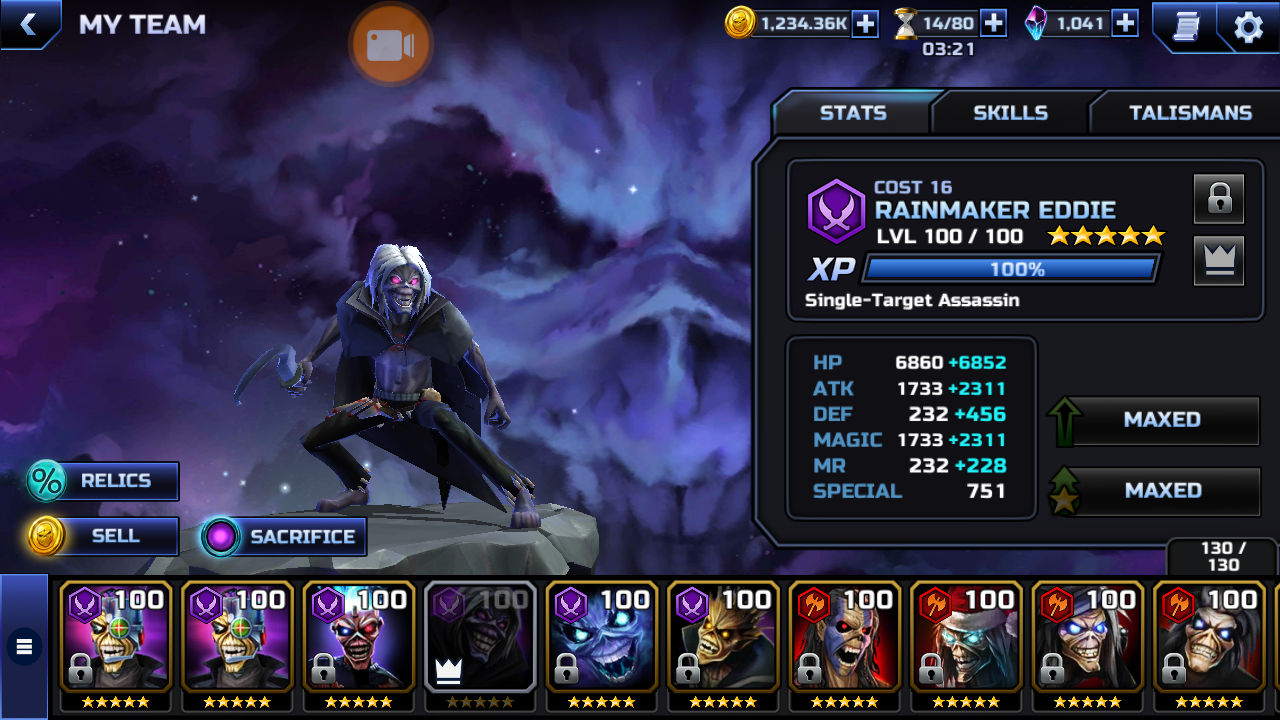Go back using the arrow button

(28, 25)
